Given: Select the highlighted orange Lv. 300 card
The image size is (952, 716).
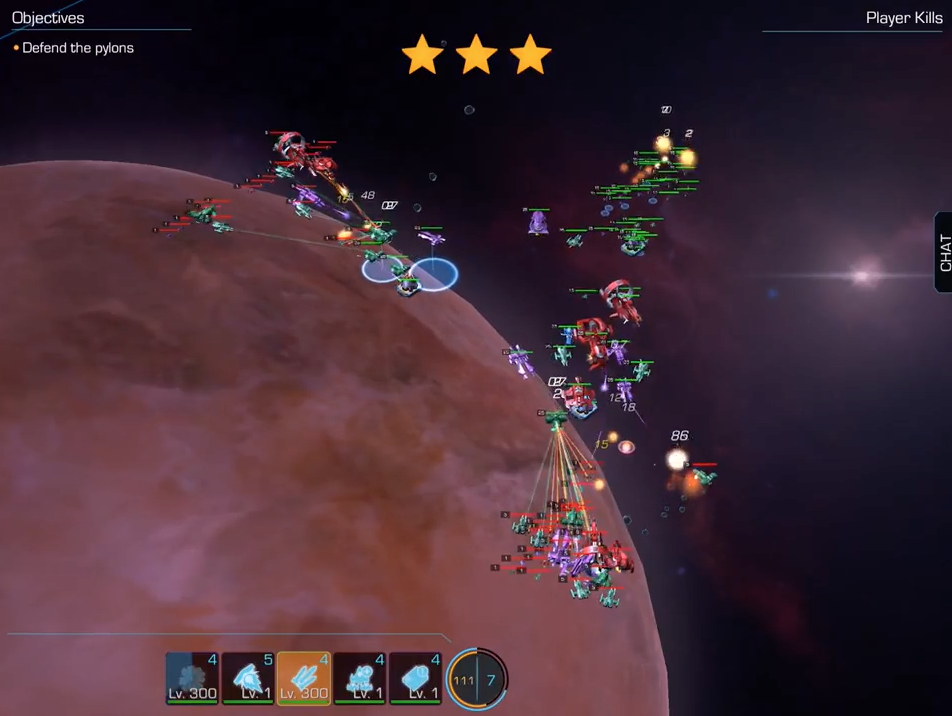Looking at the screenshot, I should click(x=304, y=677).
